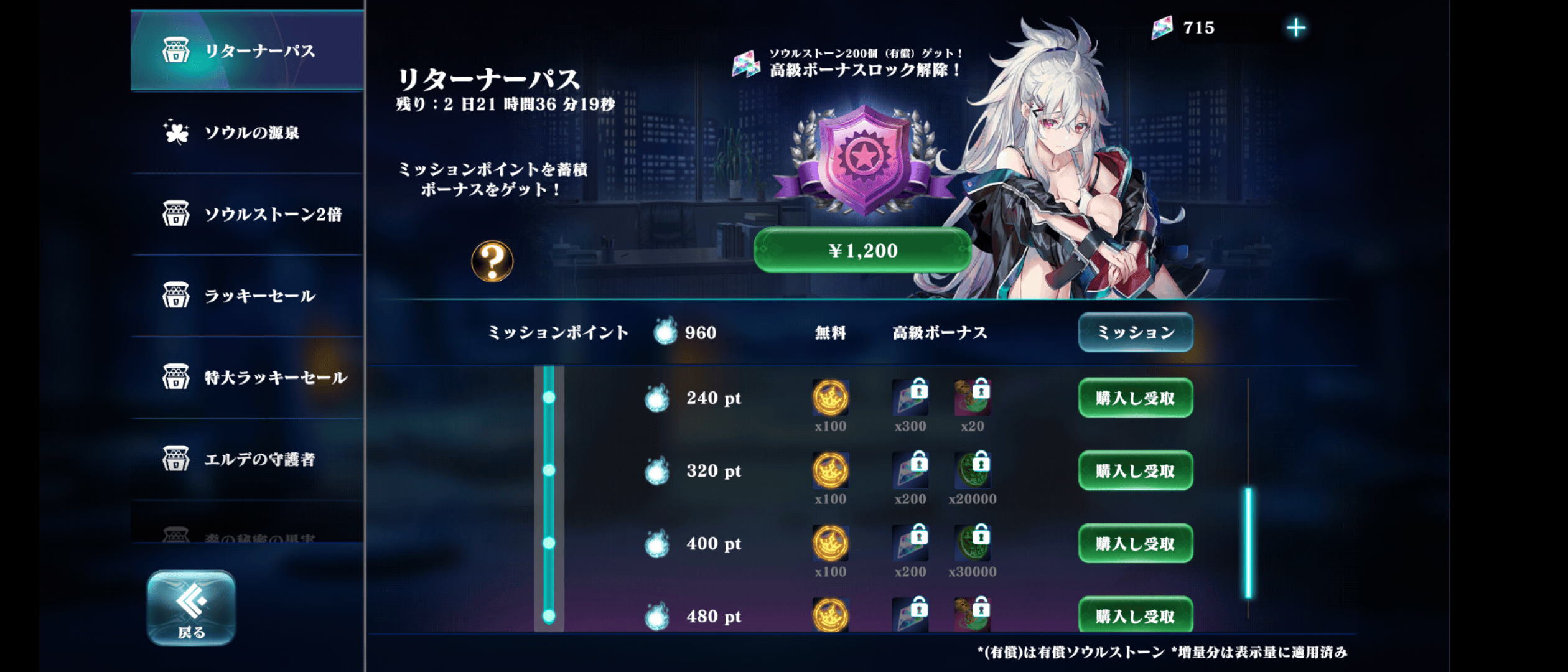
Task: Click the reward list scrollbar
Action: click(1248, 543)
